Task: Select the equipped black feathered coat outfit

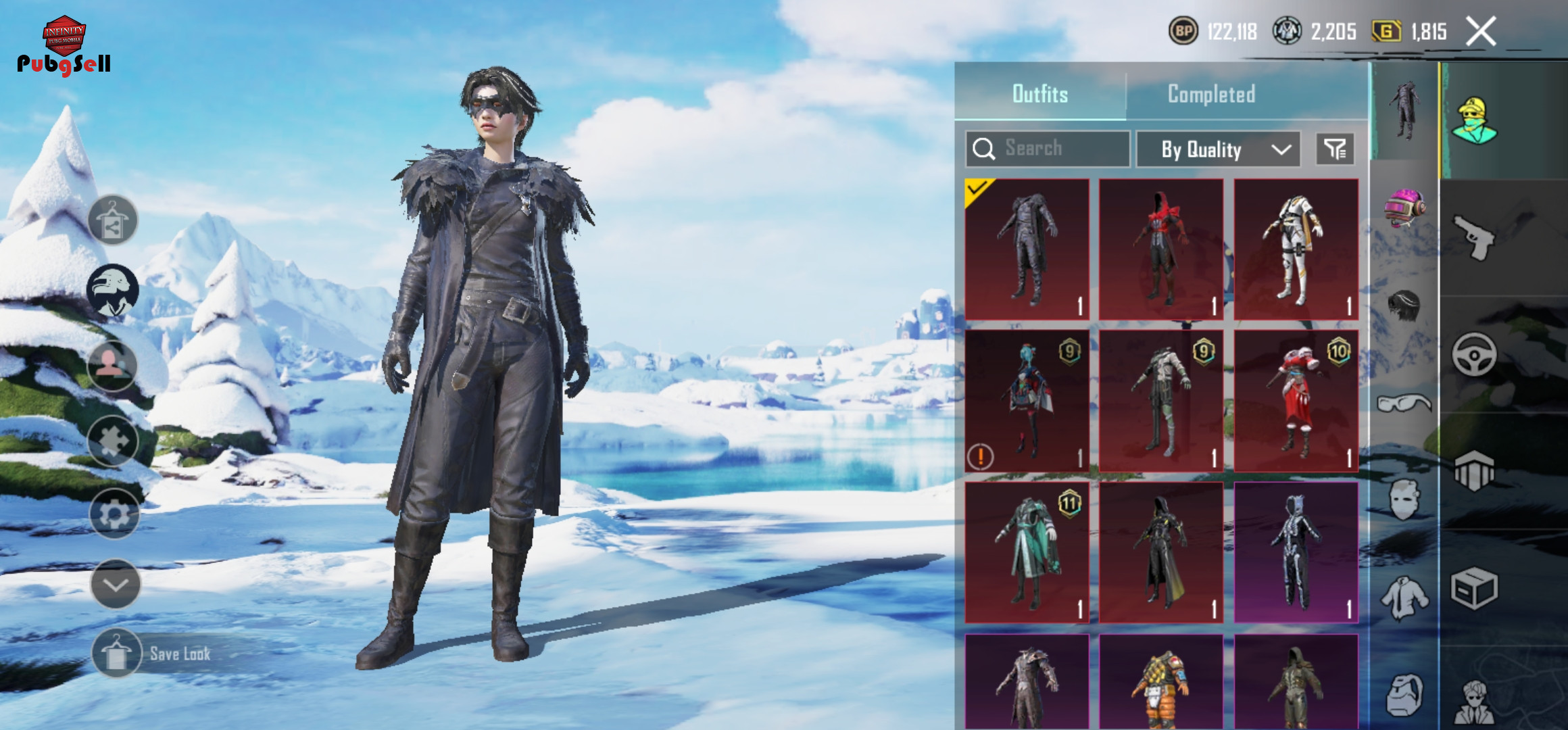Action: [1027, 249]
